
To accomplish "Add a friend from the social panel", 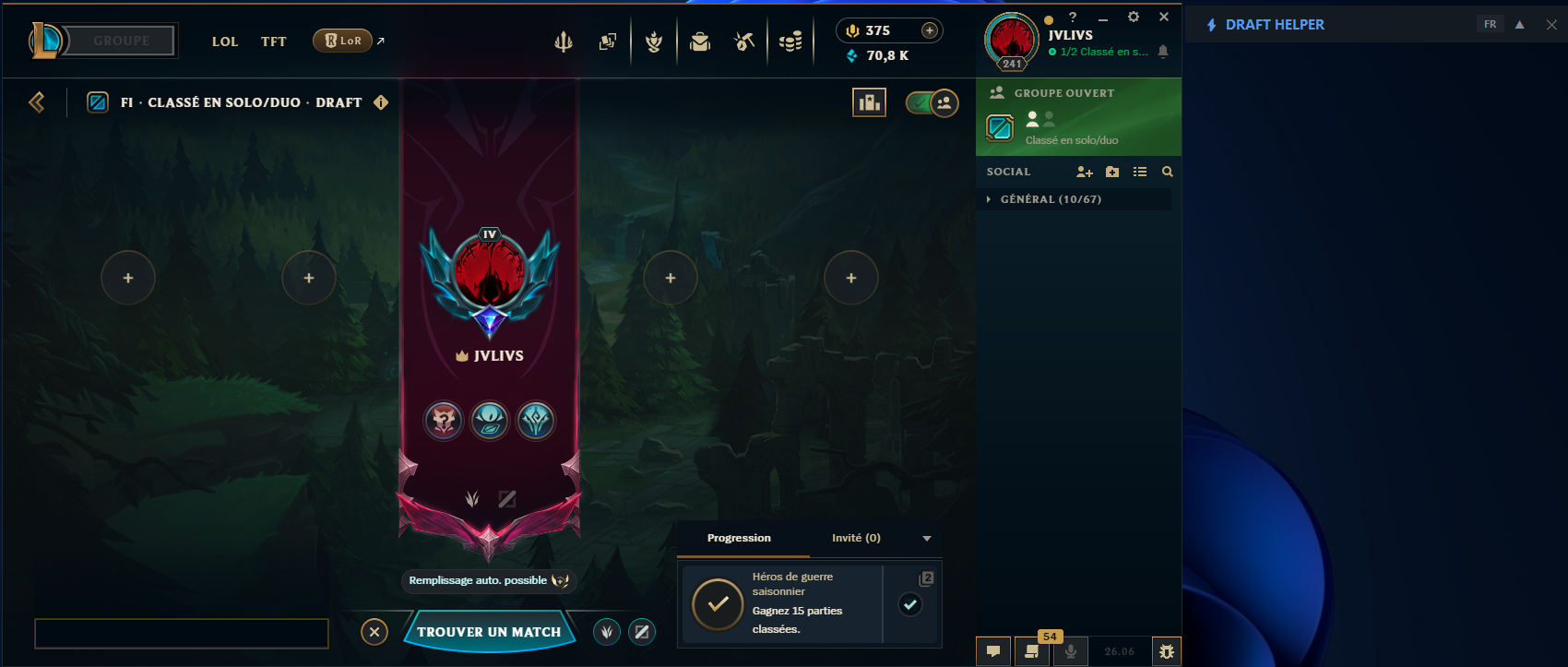I will click(1085, 172).
